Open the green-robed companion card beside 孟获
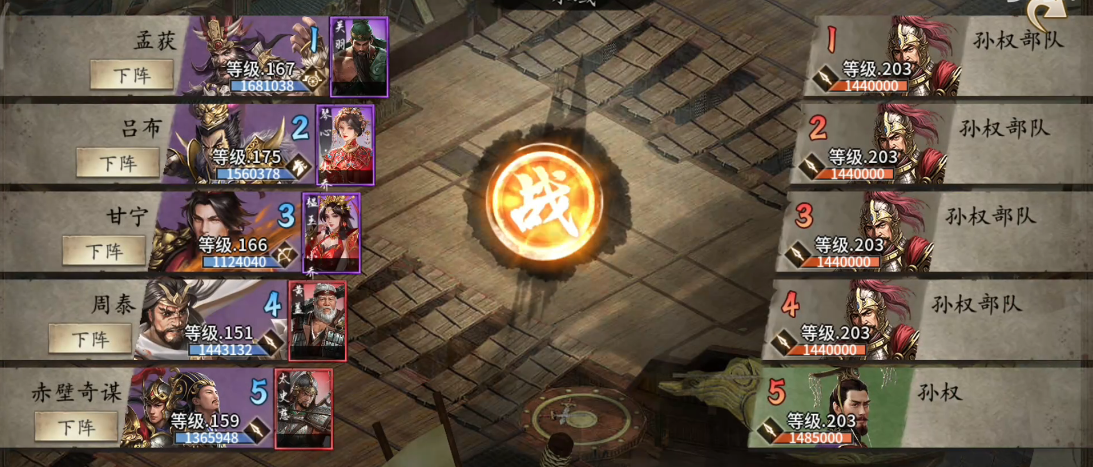The width and height of the screenshot is (1093, 467). [358, 56]
